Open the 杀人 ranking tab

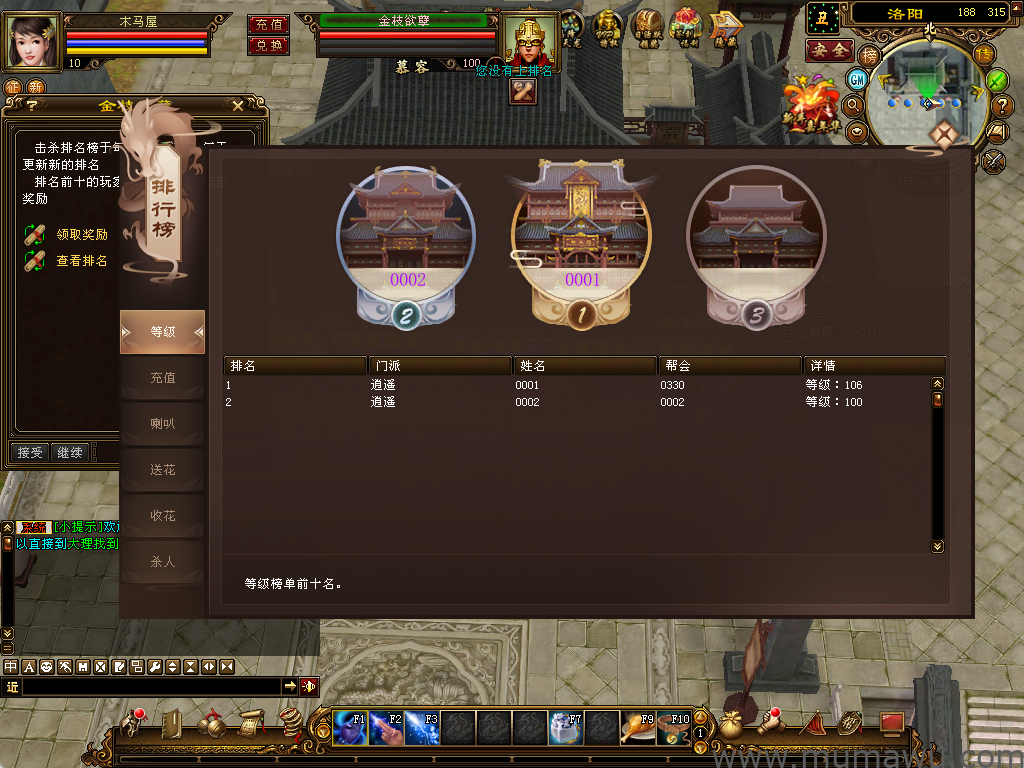pos(163,562)
